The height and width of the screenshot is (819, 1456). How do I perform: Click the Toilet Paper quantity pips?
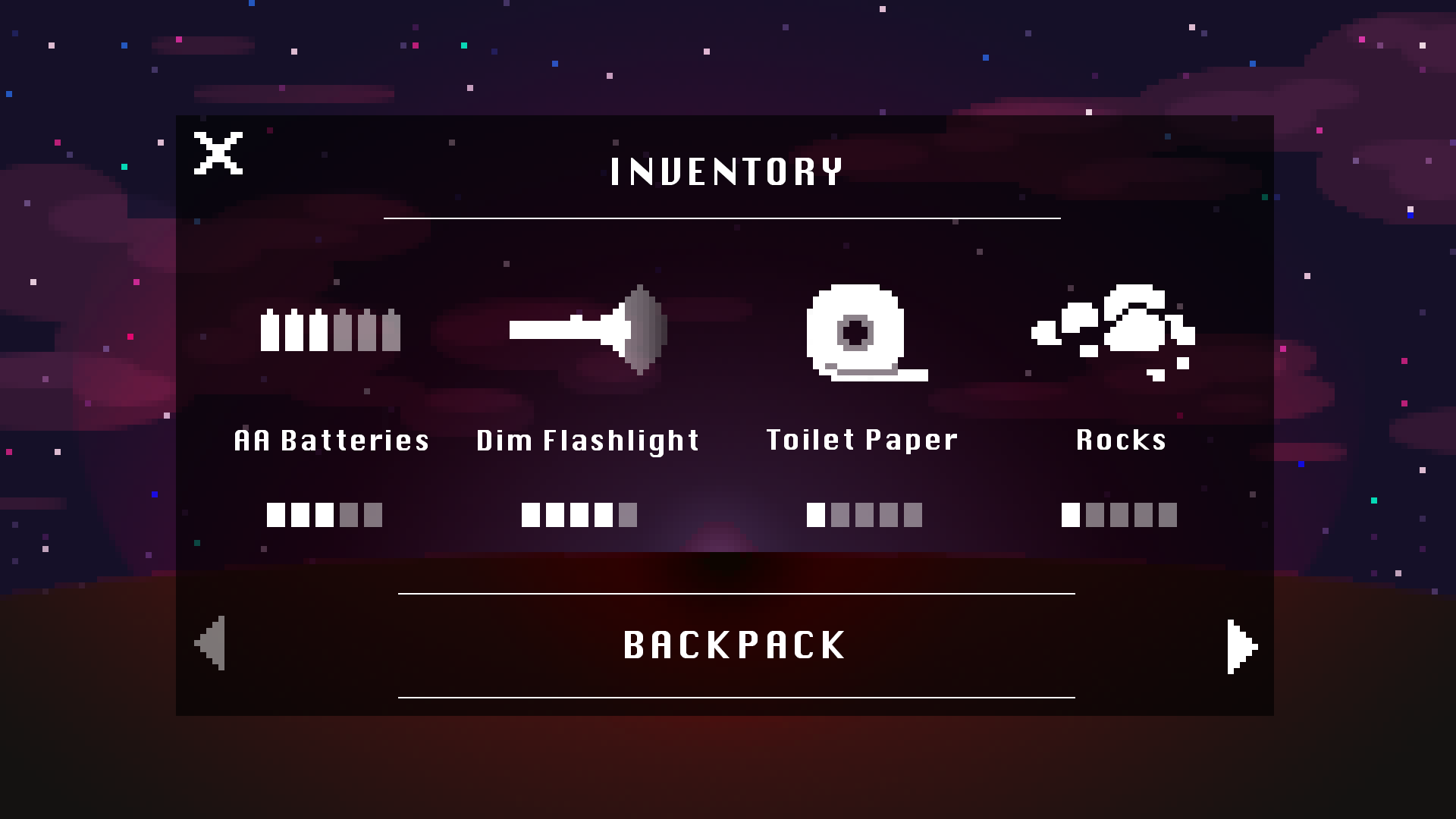(864, 515)
